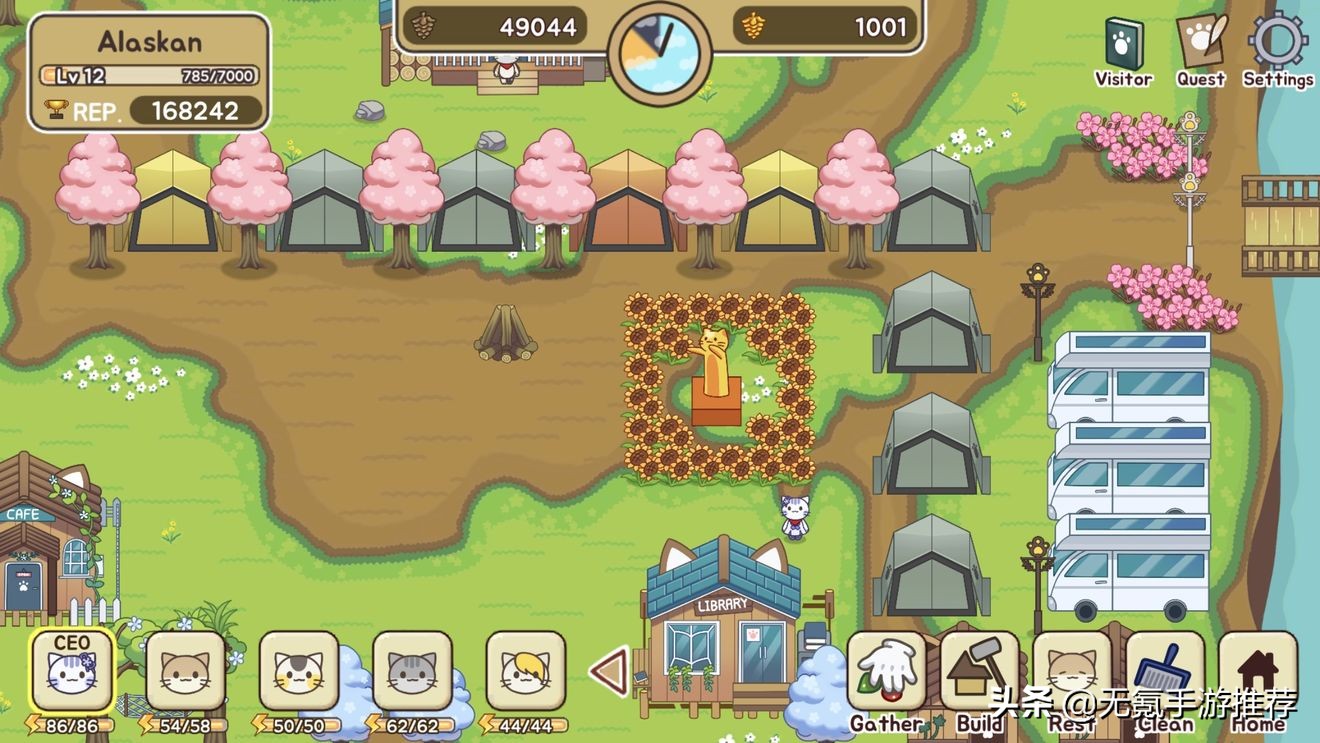The image size is (1320, 743).
Task: Pick the blonde-haired cat with 44/44 energy
Action: point(525,671)
